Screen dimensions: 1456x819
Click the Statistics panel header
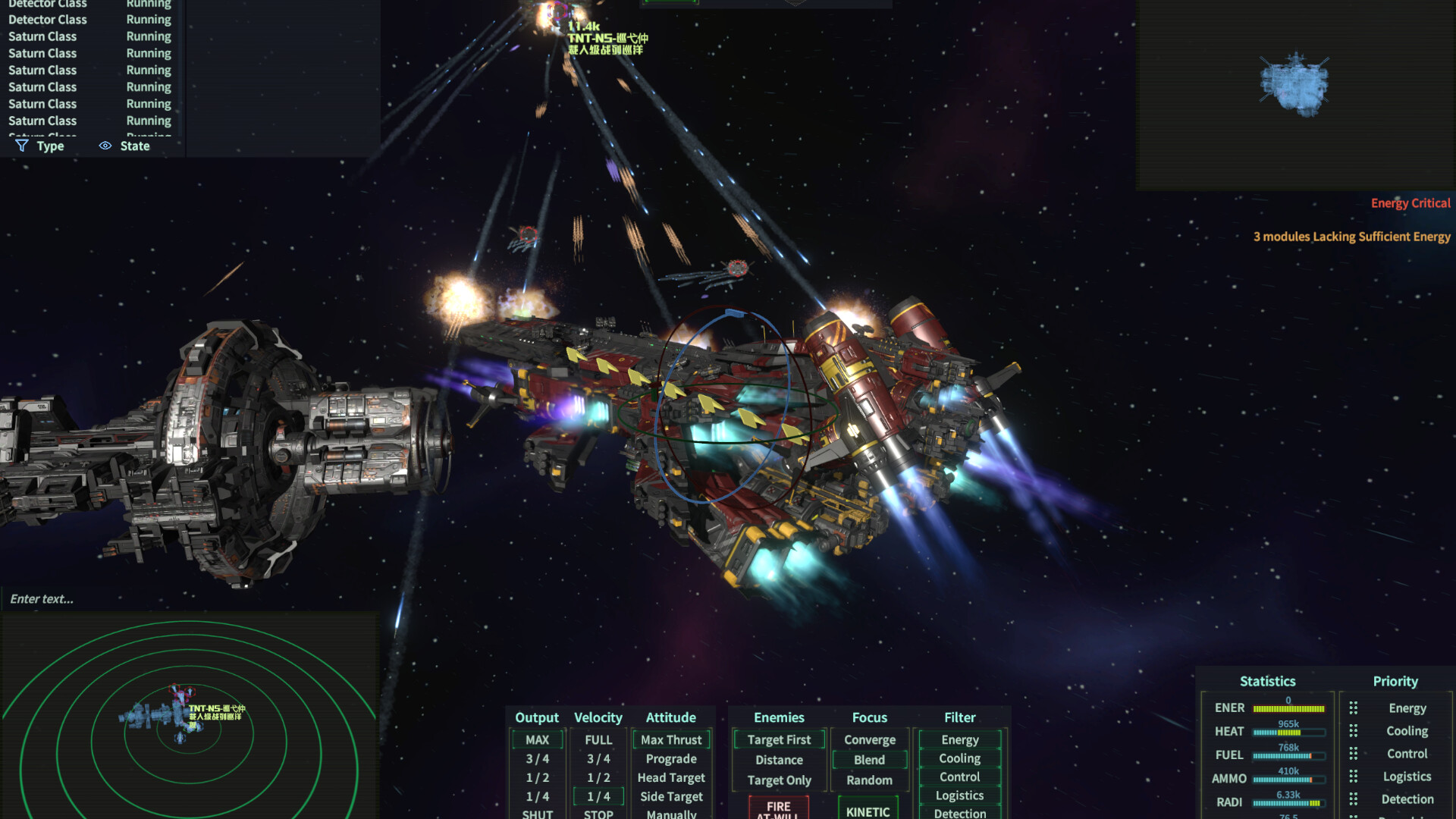coord(1267,681)
